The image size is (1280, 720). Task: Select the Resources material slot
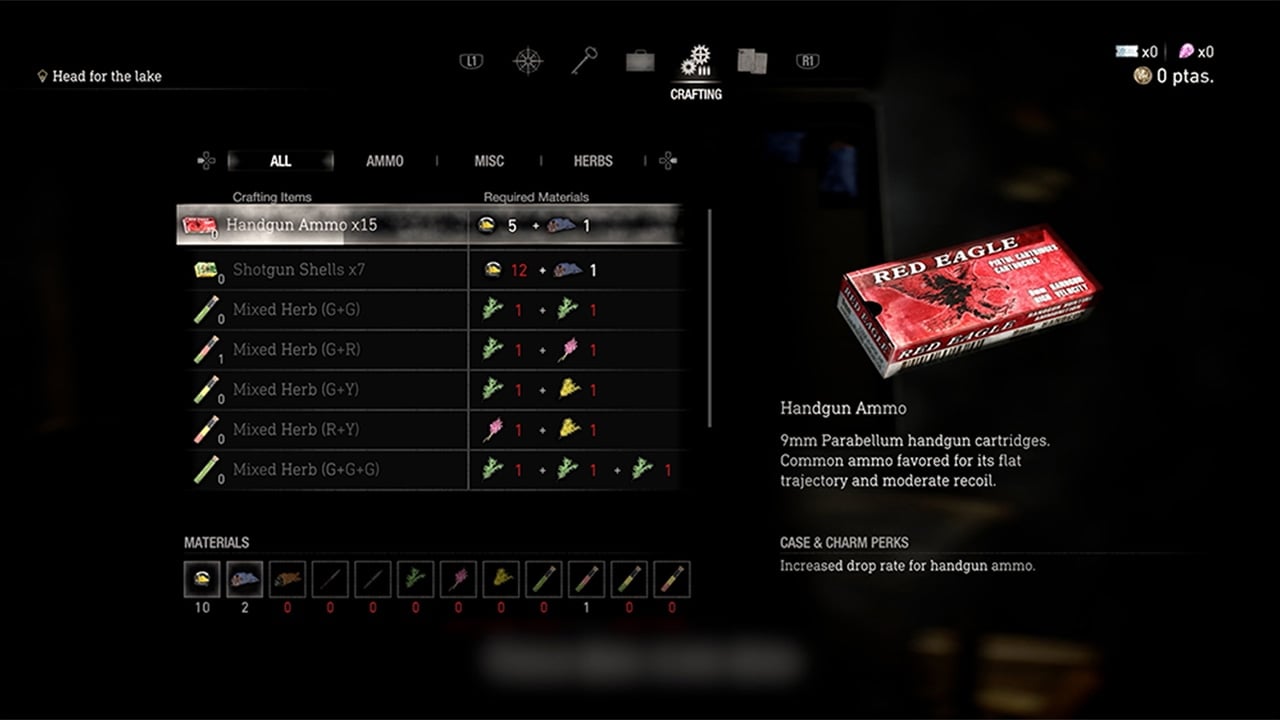coord(244,578)
